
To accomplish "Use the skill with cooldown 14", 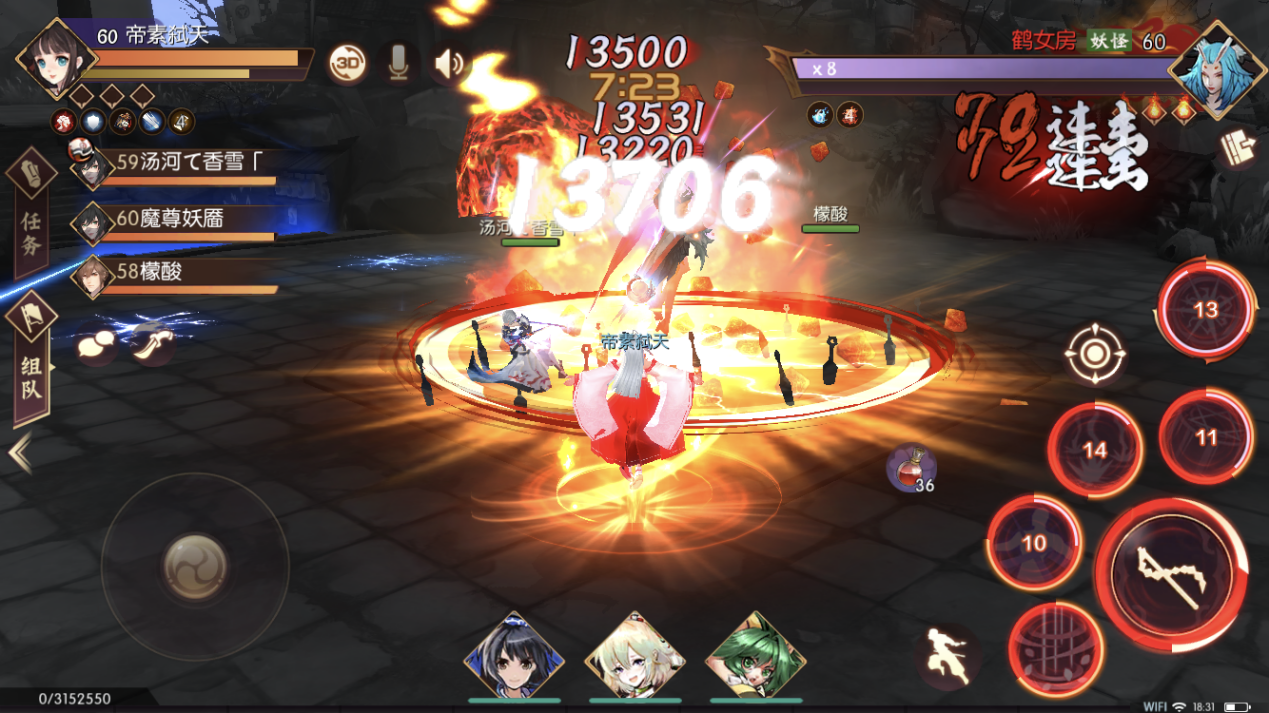I will [x=1095, y=451].
